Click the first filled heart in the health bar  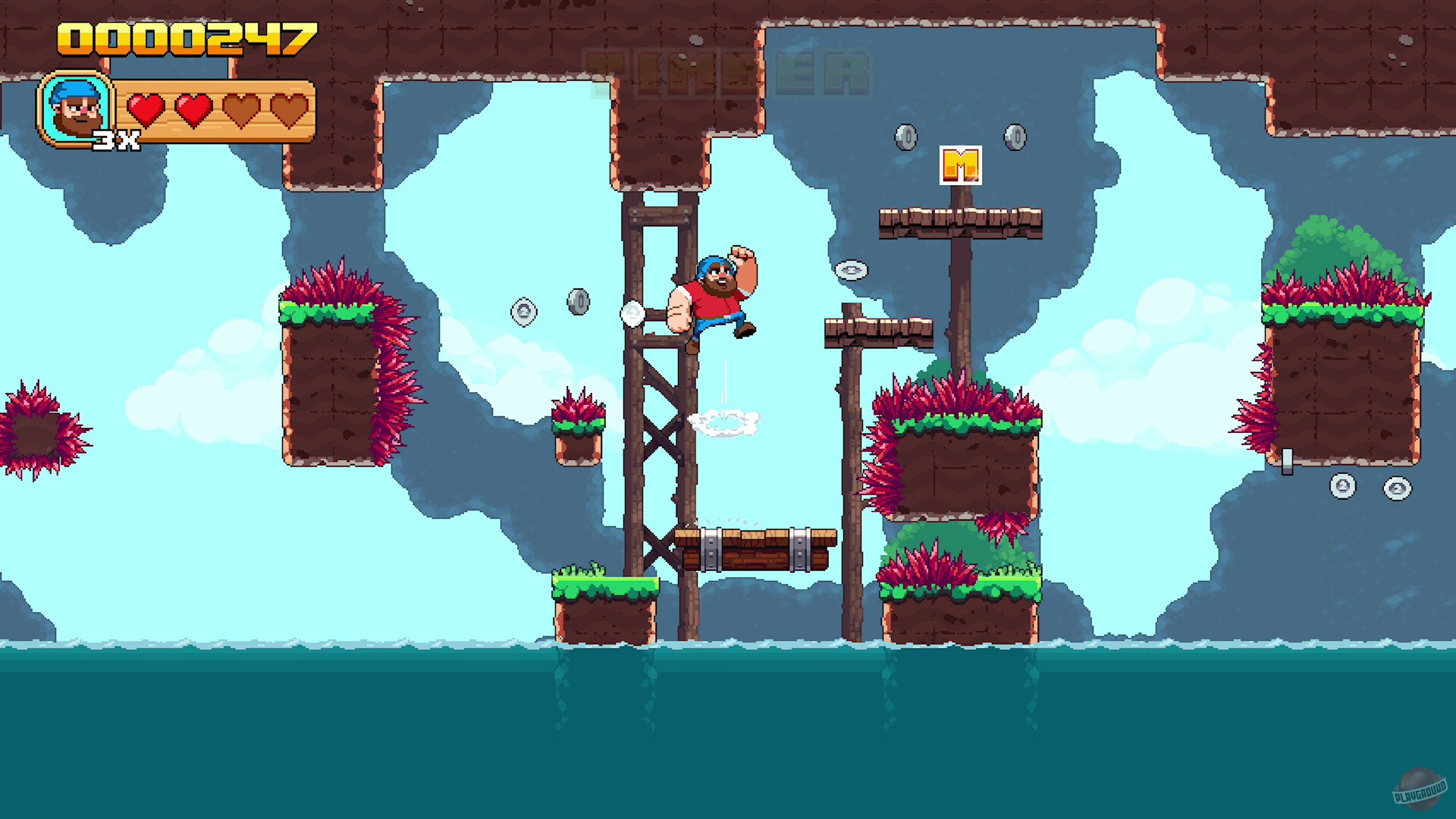pyautogui.click(x=145, y=108)
